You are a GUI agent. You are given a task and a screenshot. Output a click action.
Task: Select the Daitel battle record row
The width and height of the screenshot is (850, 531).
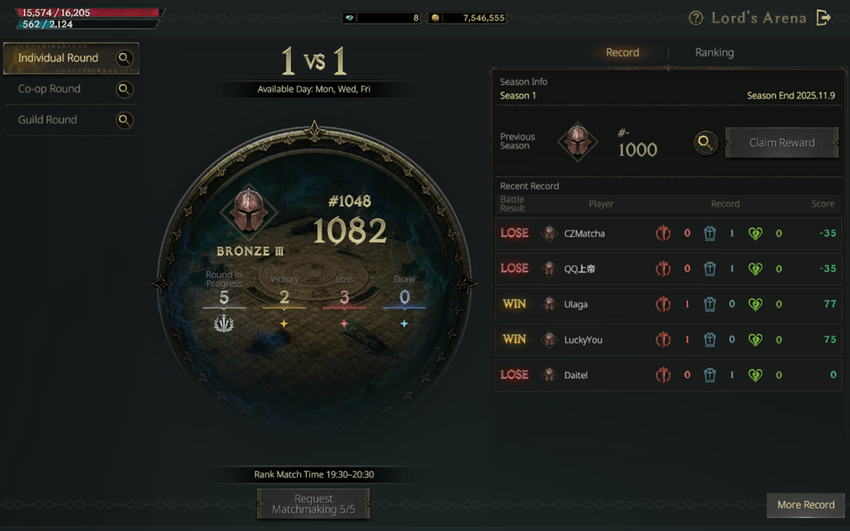click(x=667, y=375)
